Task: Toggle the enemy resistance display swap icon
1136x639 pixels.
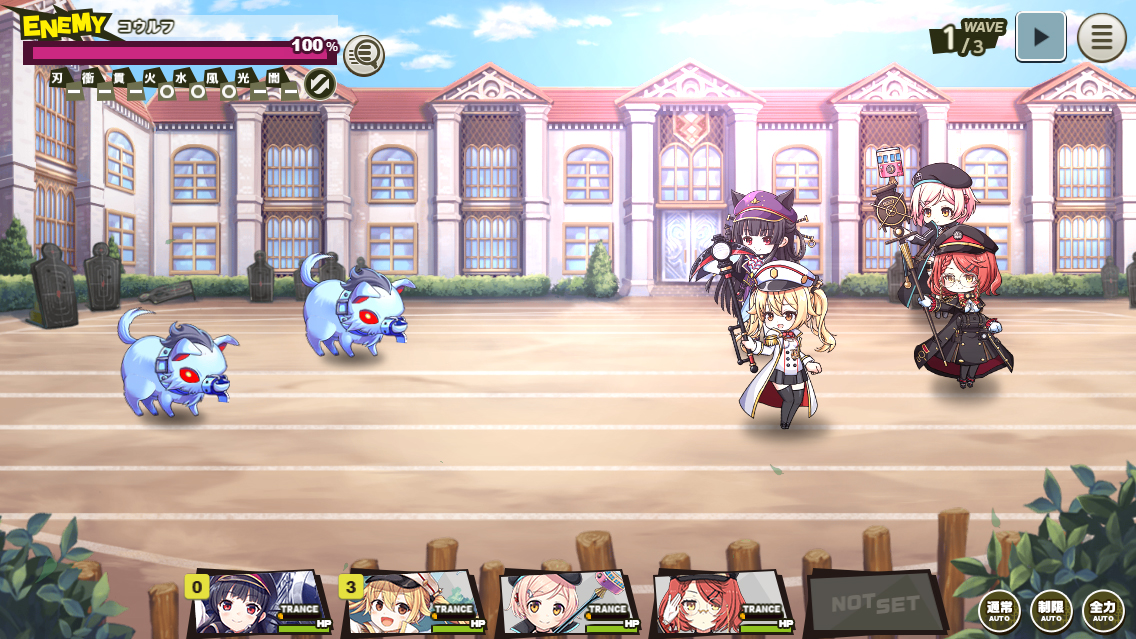Action: [x=320, y=84]
